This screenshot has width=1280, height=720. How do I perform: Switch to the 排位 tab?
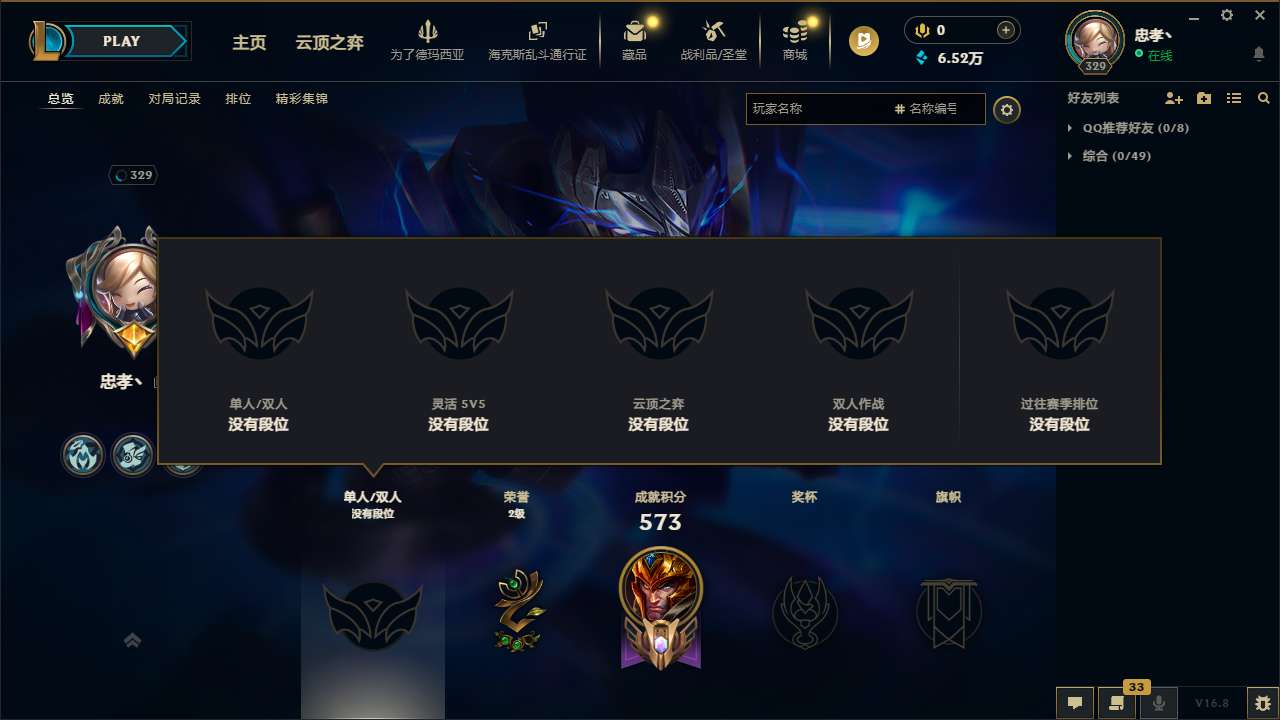click(239, 98)
